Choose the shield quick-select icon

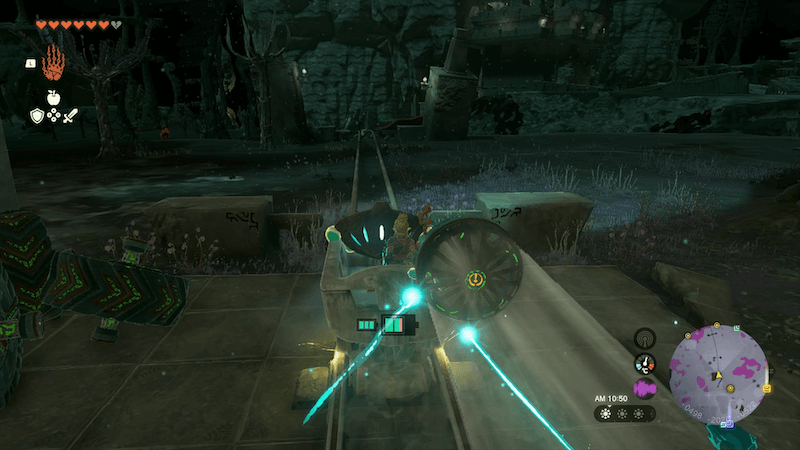(37, 117)
